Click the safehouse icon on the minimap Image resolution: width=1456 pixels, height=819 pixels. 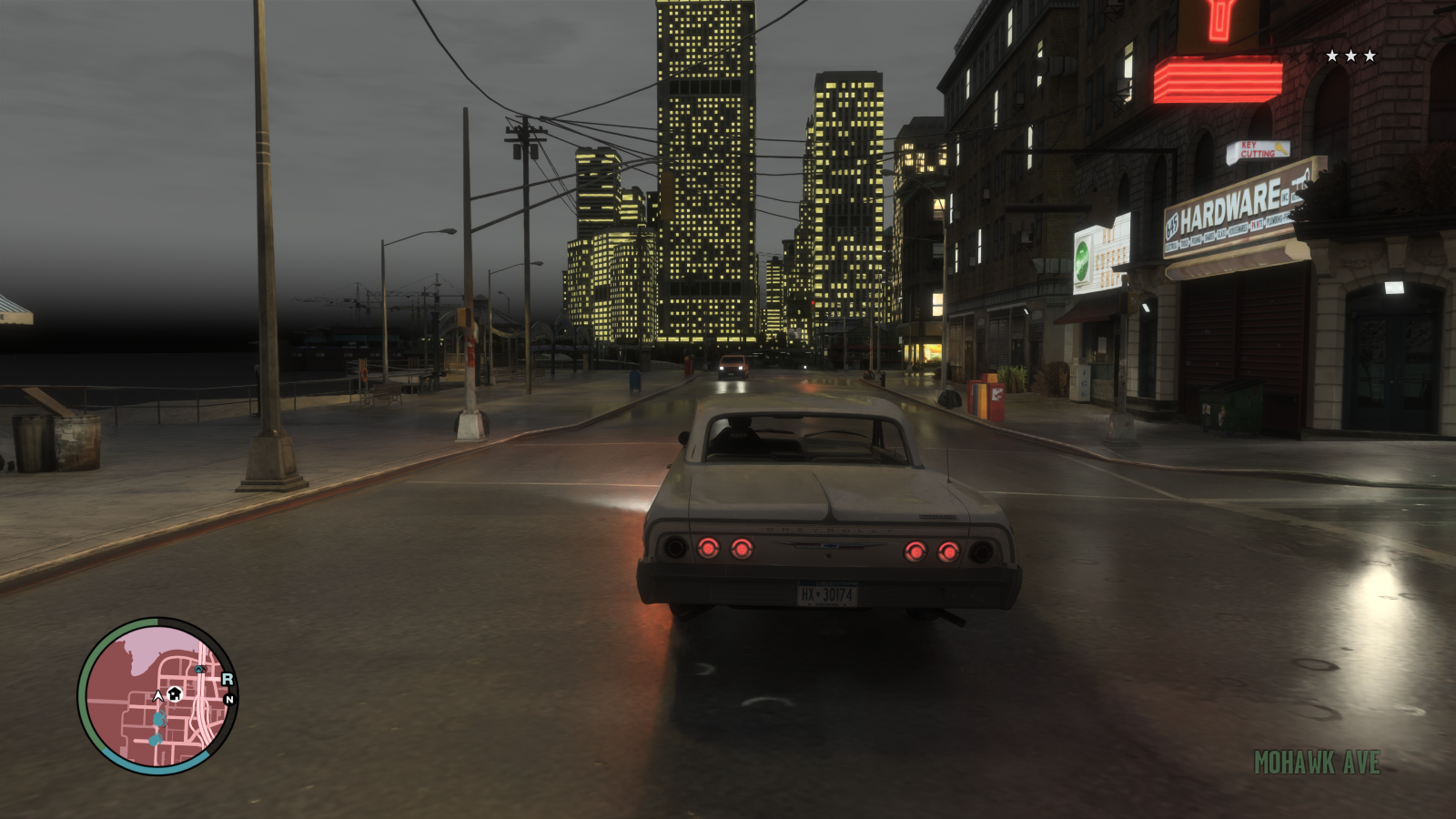coord(175,693)
